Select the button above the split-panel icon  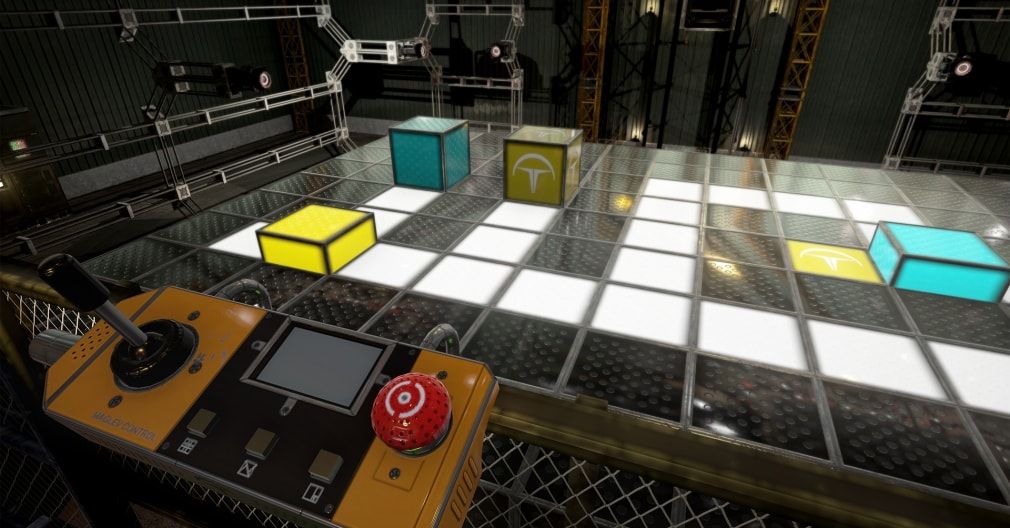326,464
